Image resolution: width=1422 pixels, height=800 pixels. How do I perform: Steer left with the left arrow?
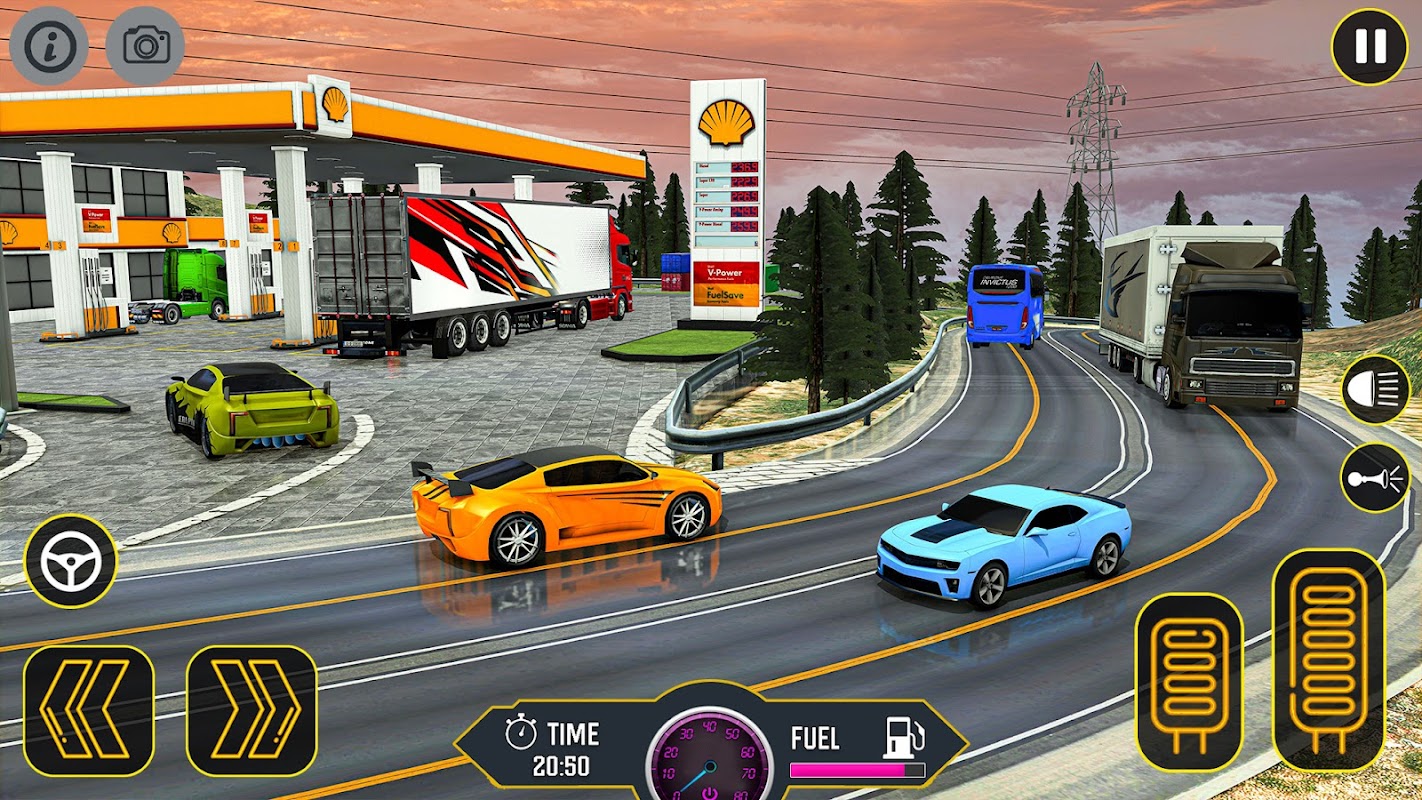pyautogui.click(x=89, y=711)
